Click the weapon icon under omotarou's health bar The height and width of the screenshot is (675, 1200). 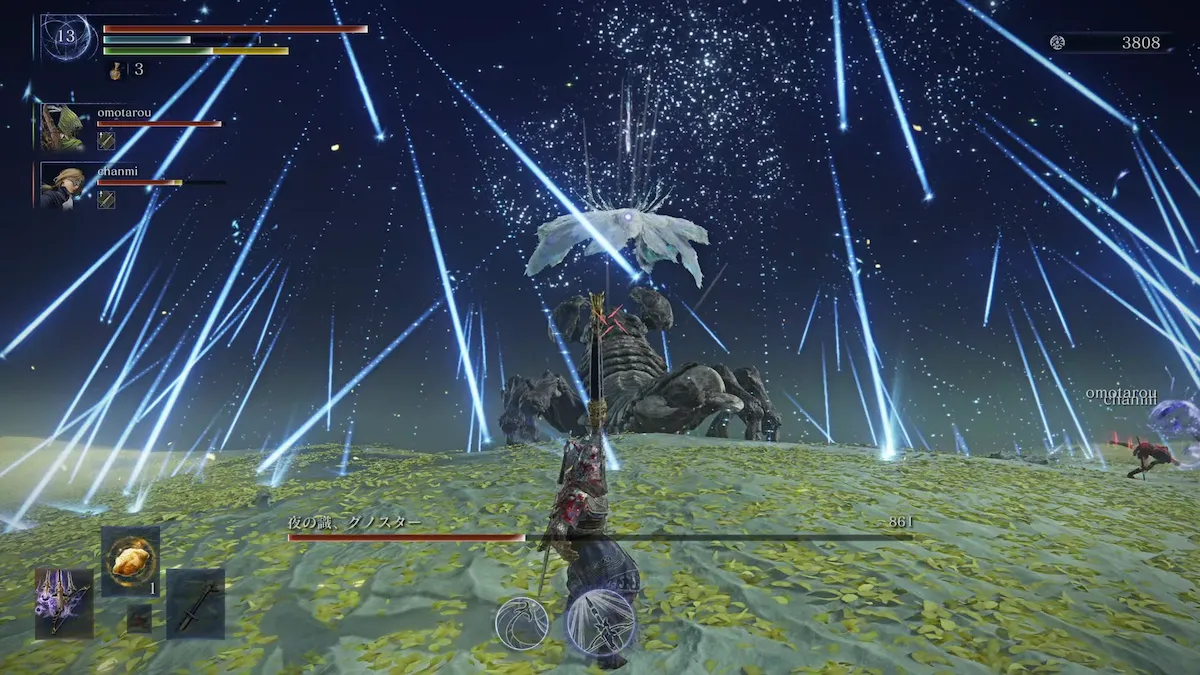(x=106, y=141)
